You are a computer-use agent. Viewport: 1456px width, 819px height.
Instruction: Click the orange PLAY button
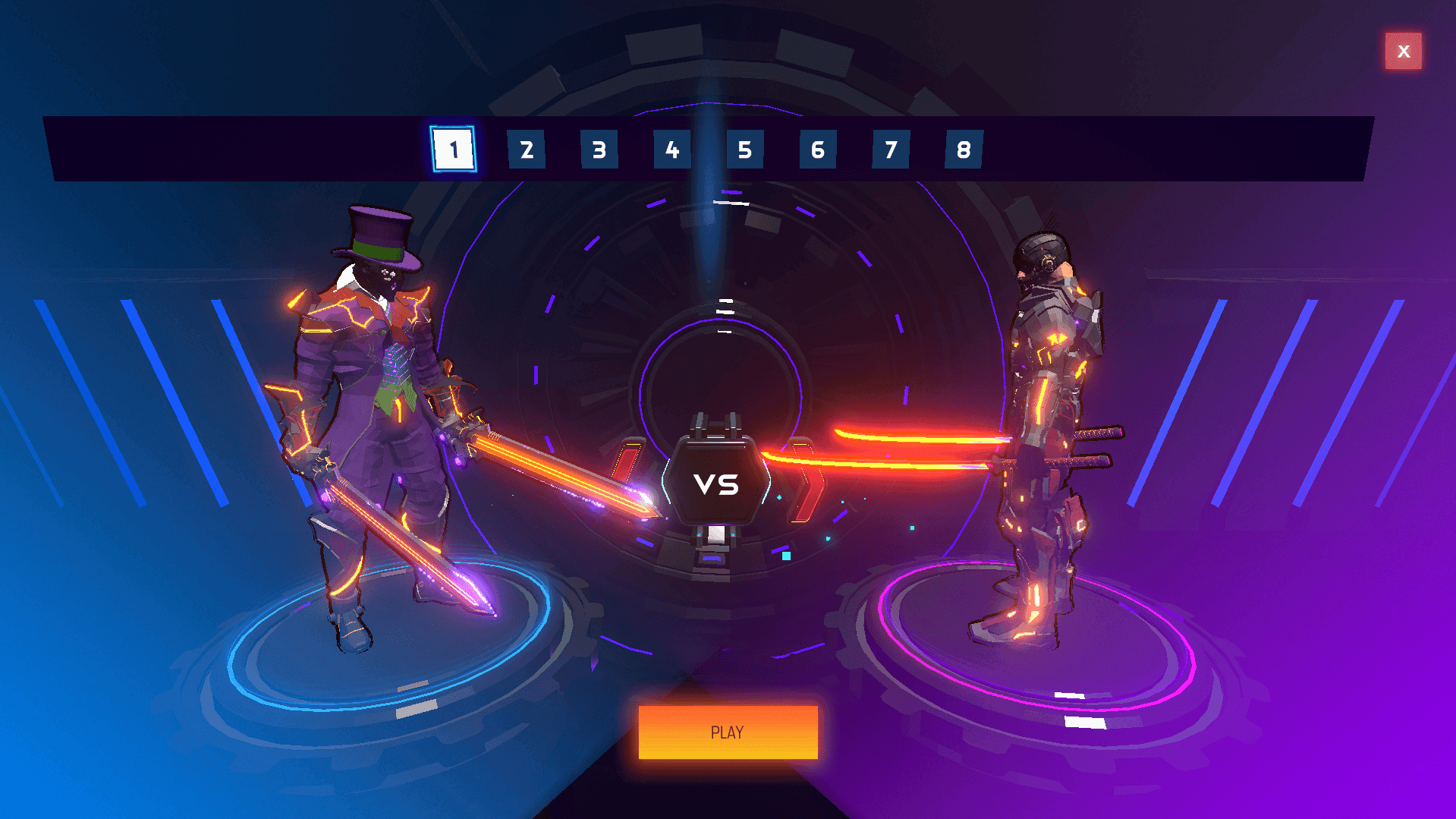(x=728, y=732)
